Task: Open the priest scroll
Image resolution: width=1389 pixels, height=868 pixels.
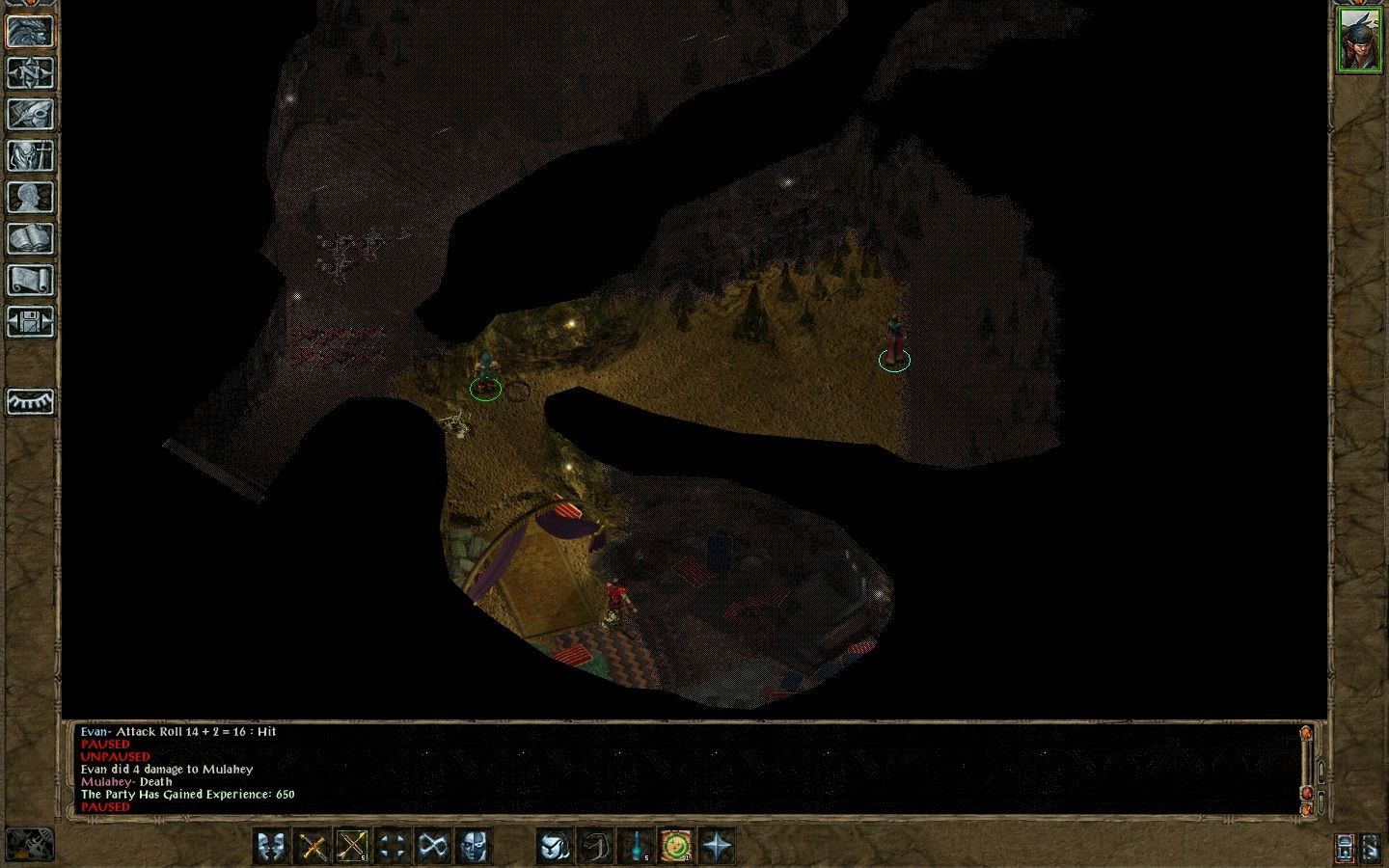Action: (30, 281)
